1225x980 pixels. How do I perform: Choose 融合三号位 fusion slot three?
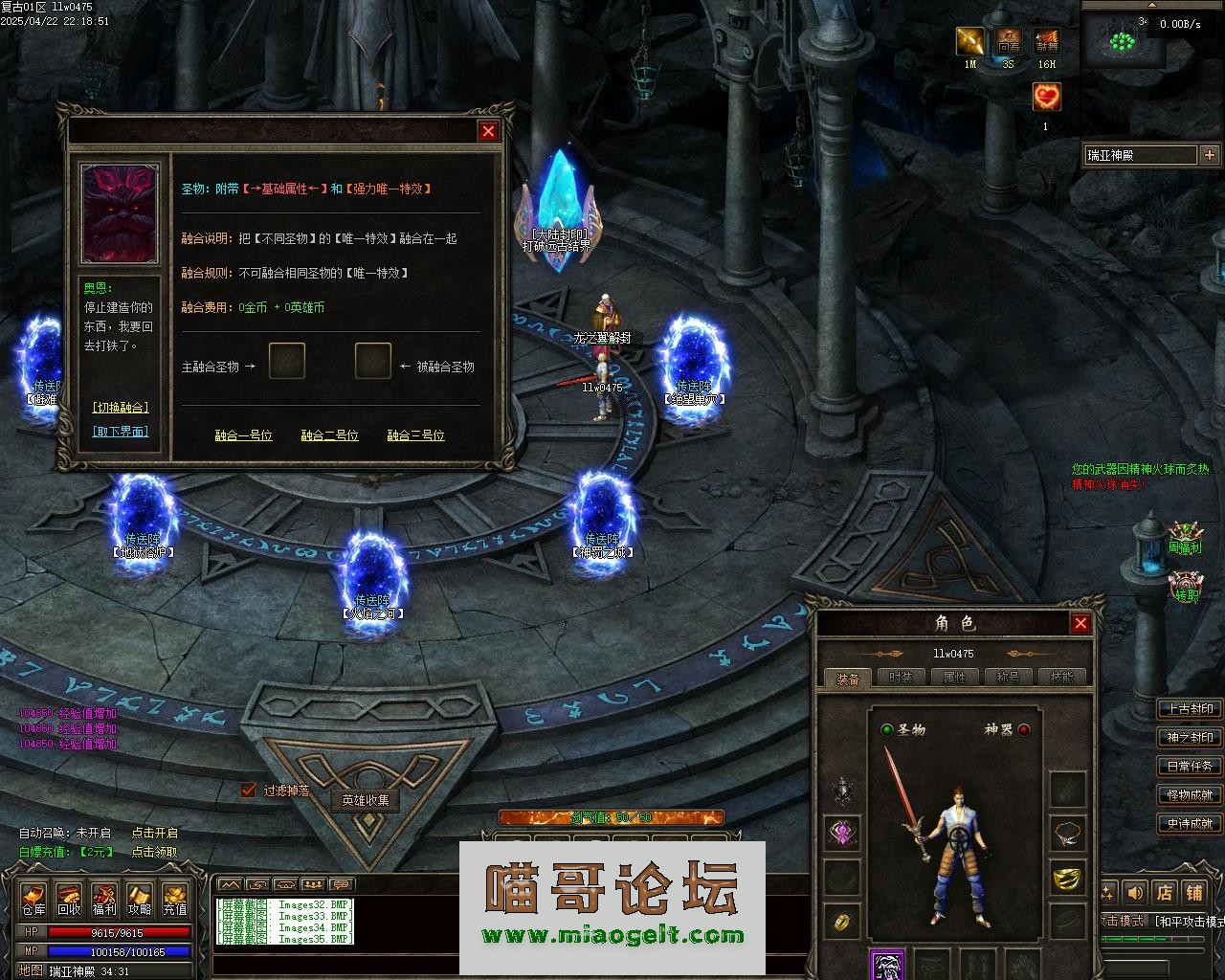[x=415, y=435]
